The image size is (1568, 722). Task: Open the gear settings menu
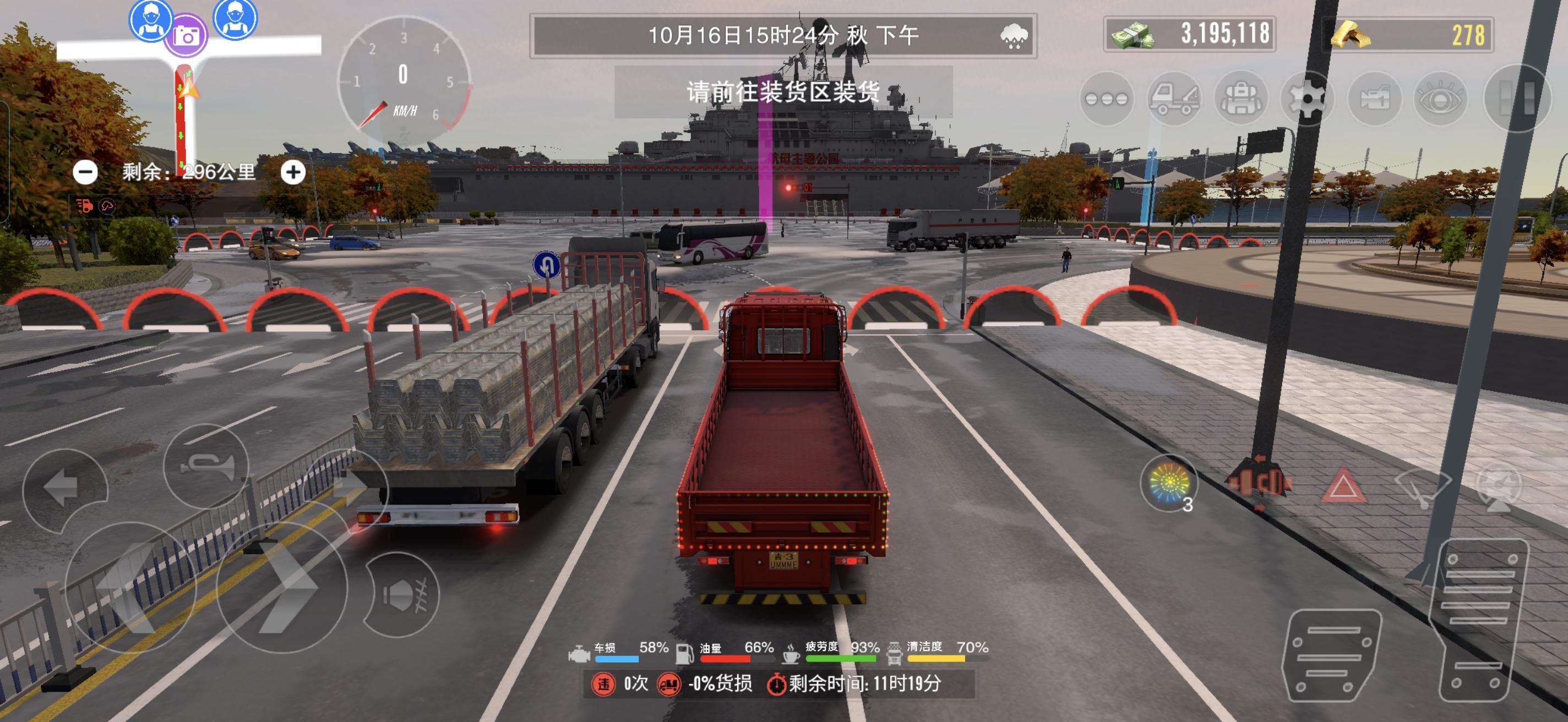pyautogui.click(x=1307, y=99)
